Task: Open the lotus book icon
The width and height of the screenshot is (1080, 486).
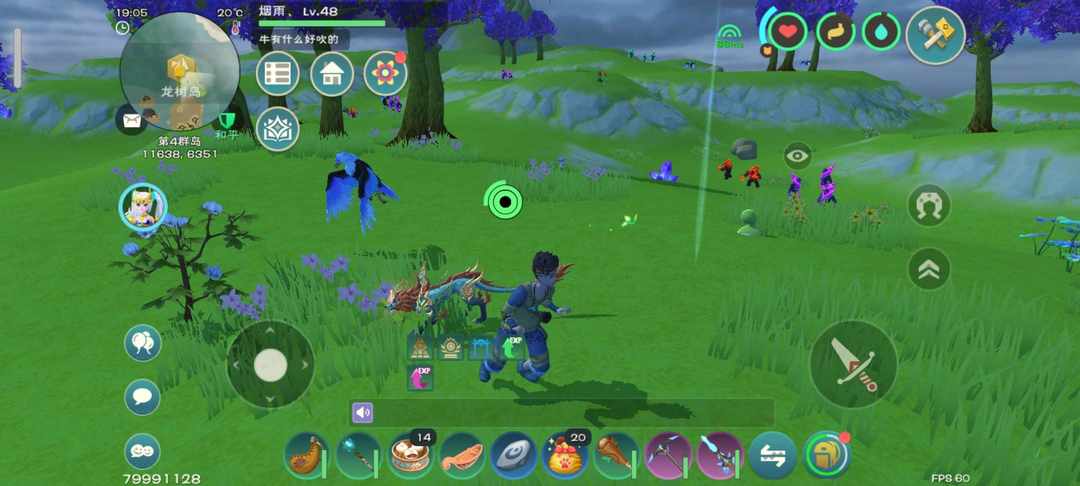Action: tap(278, 129)
